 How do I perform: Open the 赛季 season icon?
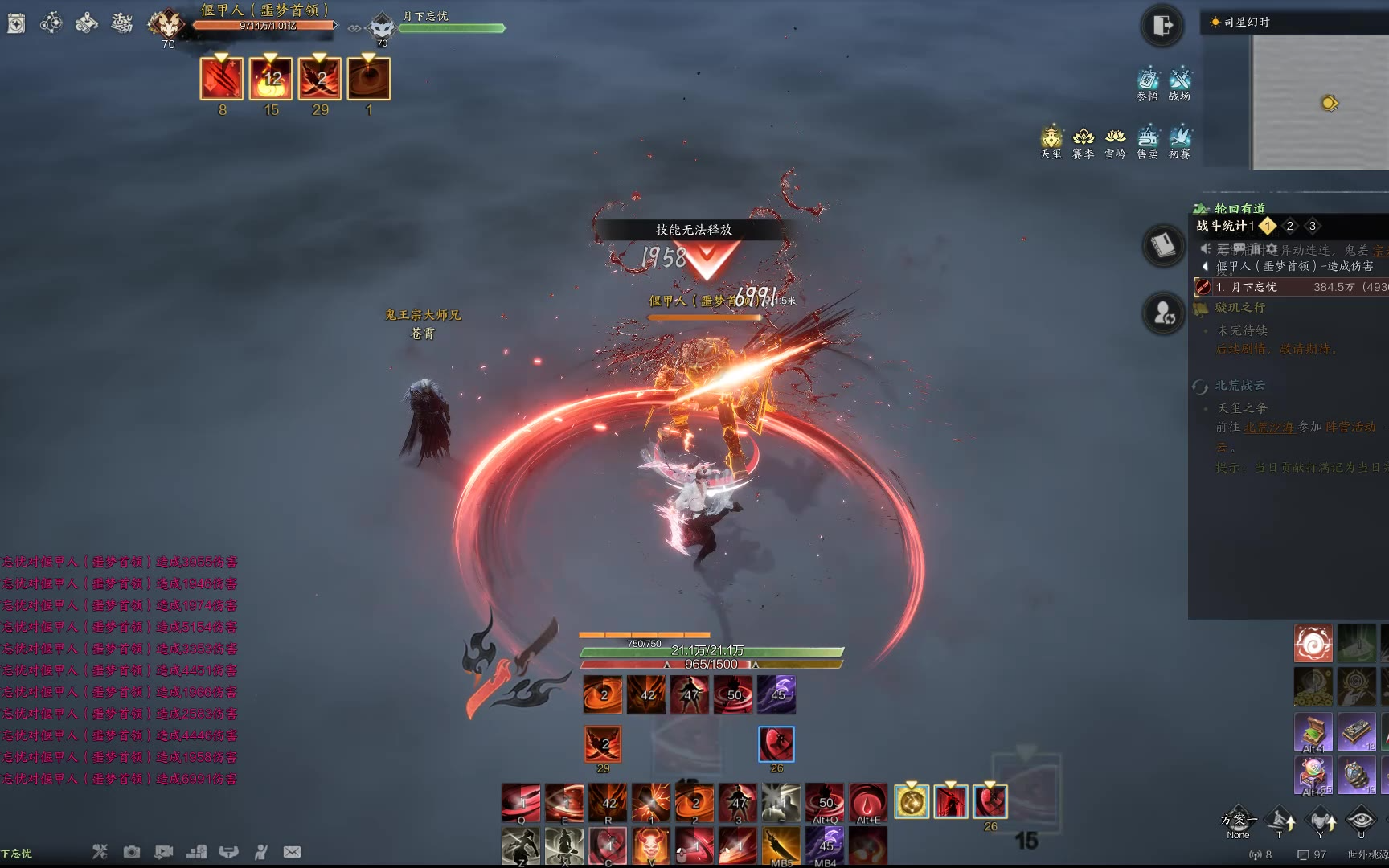click(1084, 141)
